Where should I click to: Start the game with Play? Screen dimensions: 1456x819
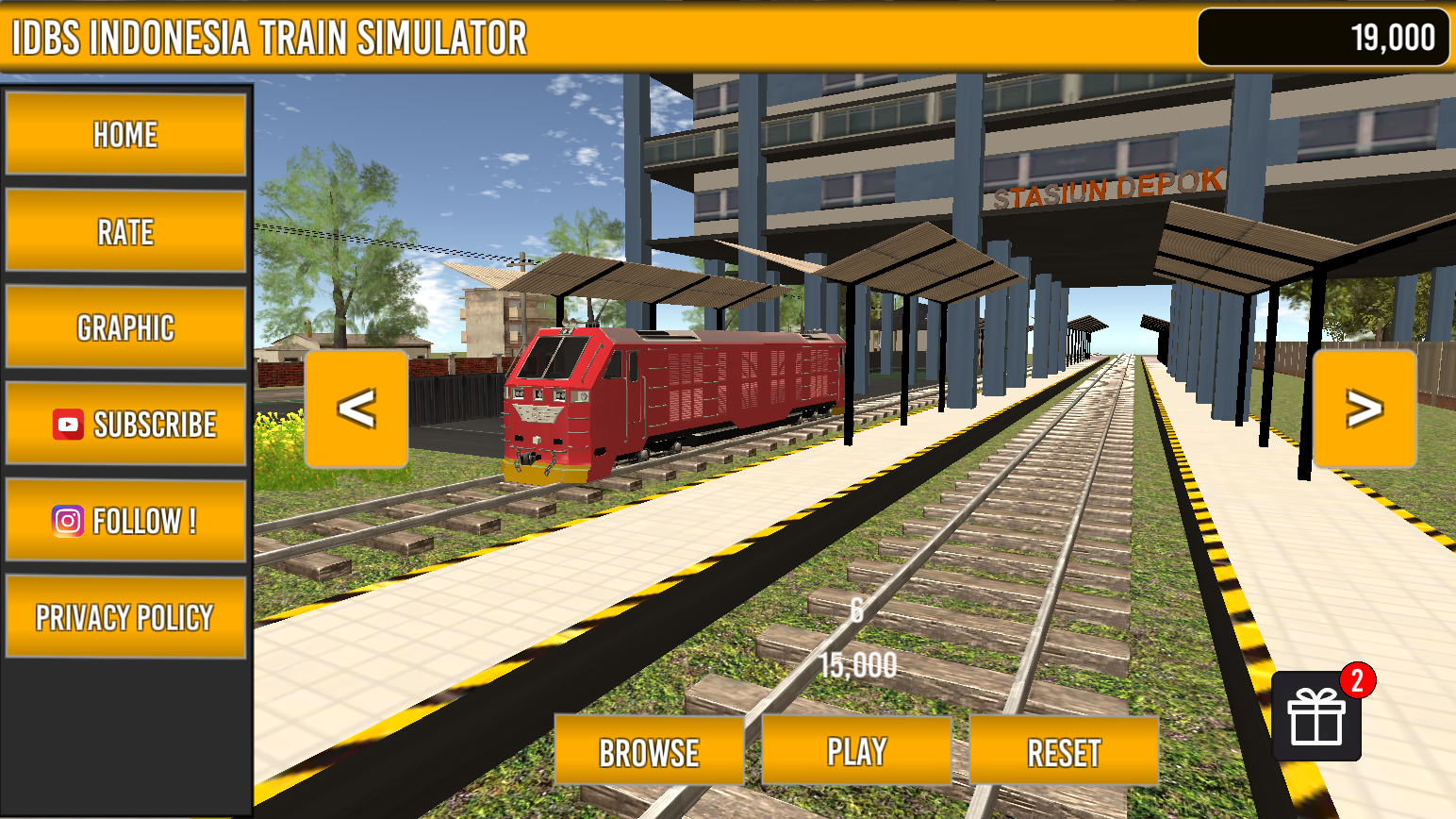856,751
